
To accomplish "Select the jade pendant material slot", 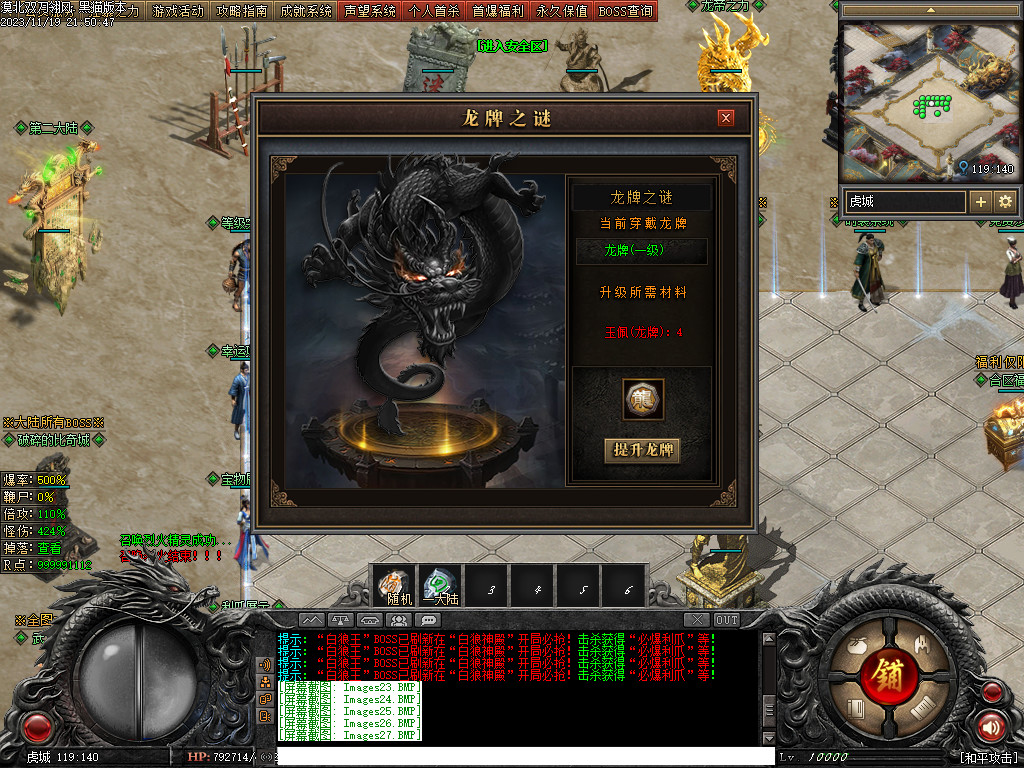I will [642, 399].
